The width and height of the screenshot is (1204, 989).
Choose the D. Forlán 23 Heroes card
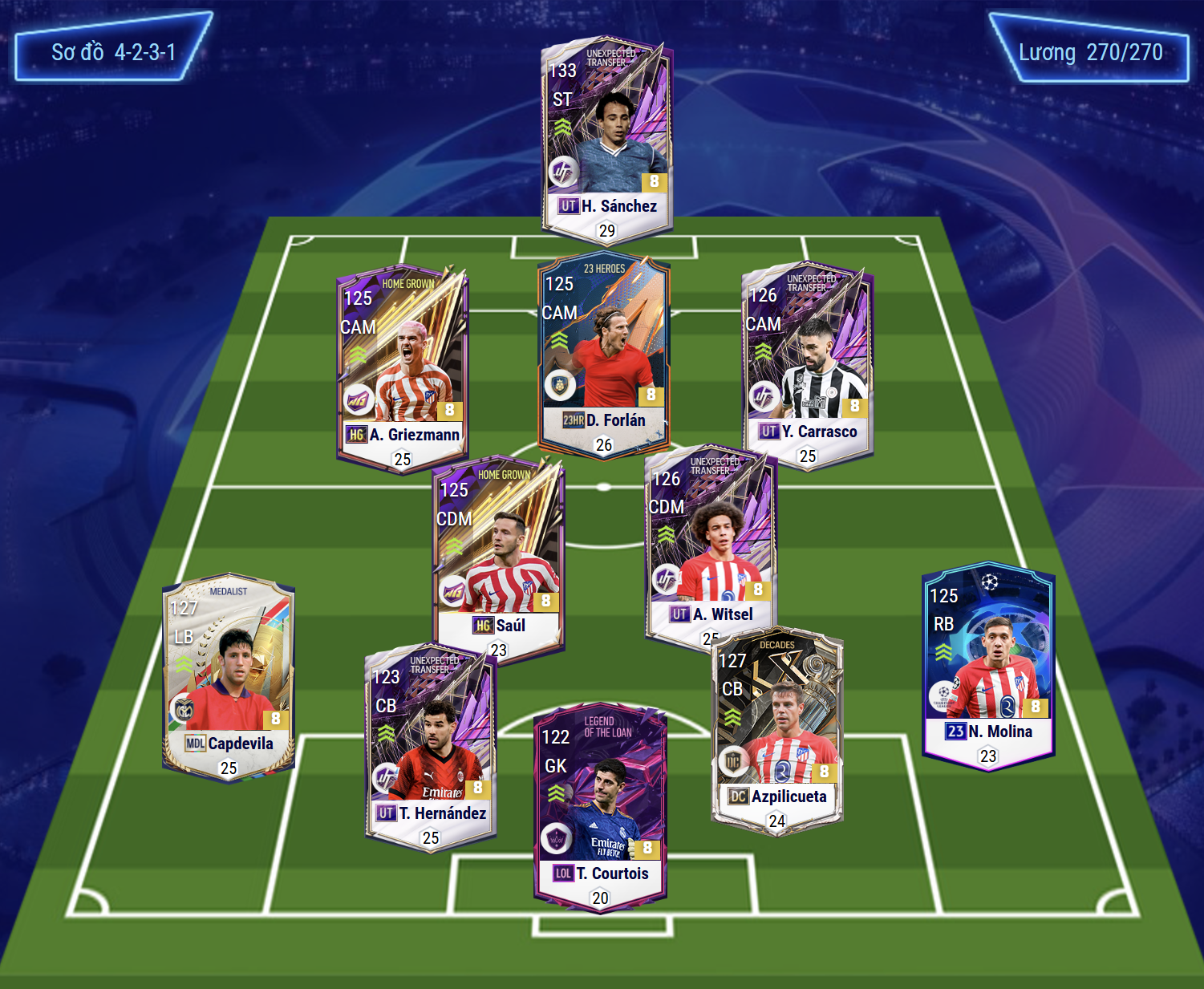[603, 353]
